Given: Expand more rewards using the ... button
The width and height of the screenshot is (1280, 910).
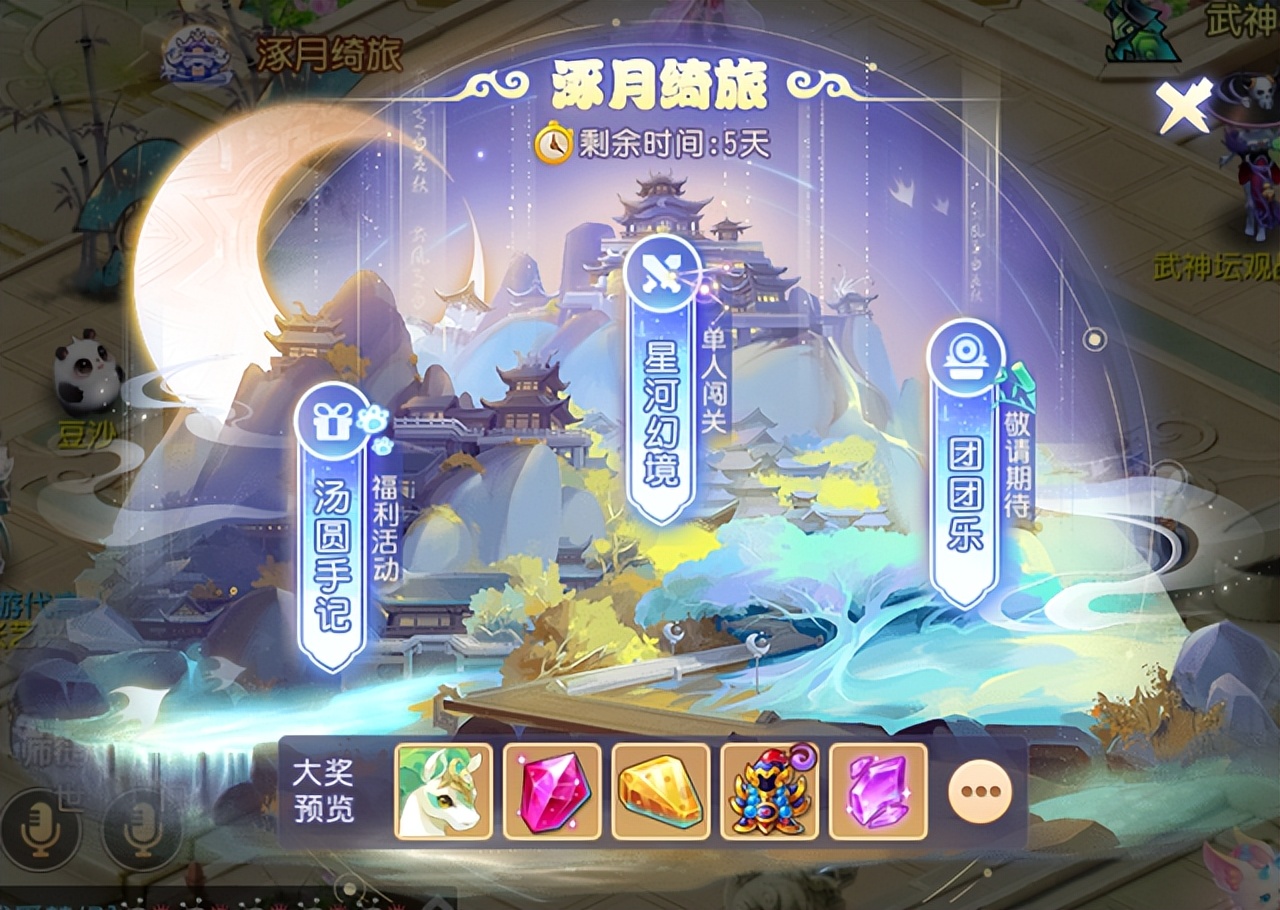Looking at the screenshot, I should (x=979, y=791).
